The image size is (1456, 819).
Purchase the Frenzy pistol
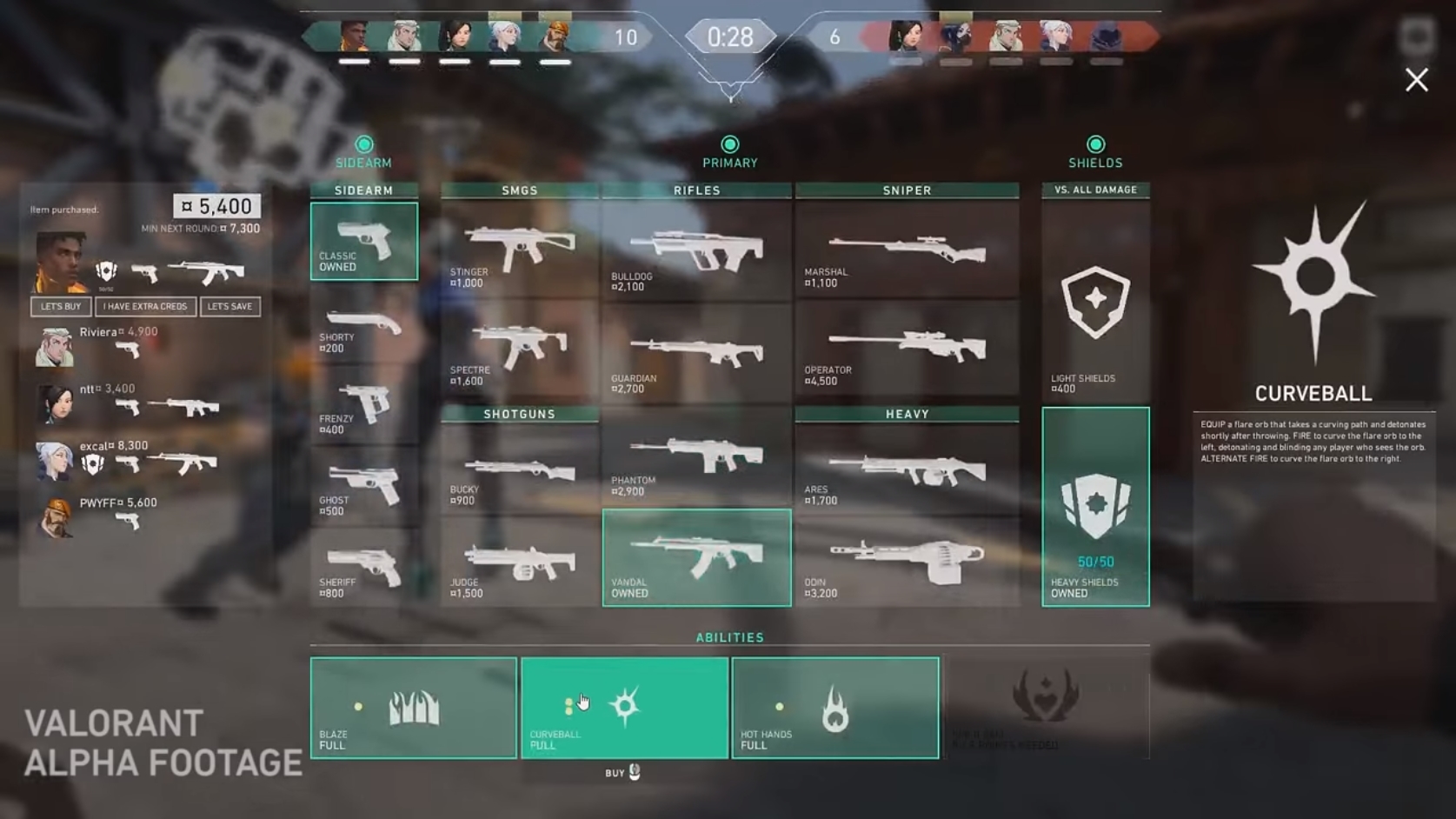pyautogui.click(x=363, y=409)
